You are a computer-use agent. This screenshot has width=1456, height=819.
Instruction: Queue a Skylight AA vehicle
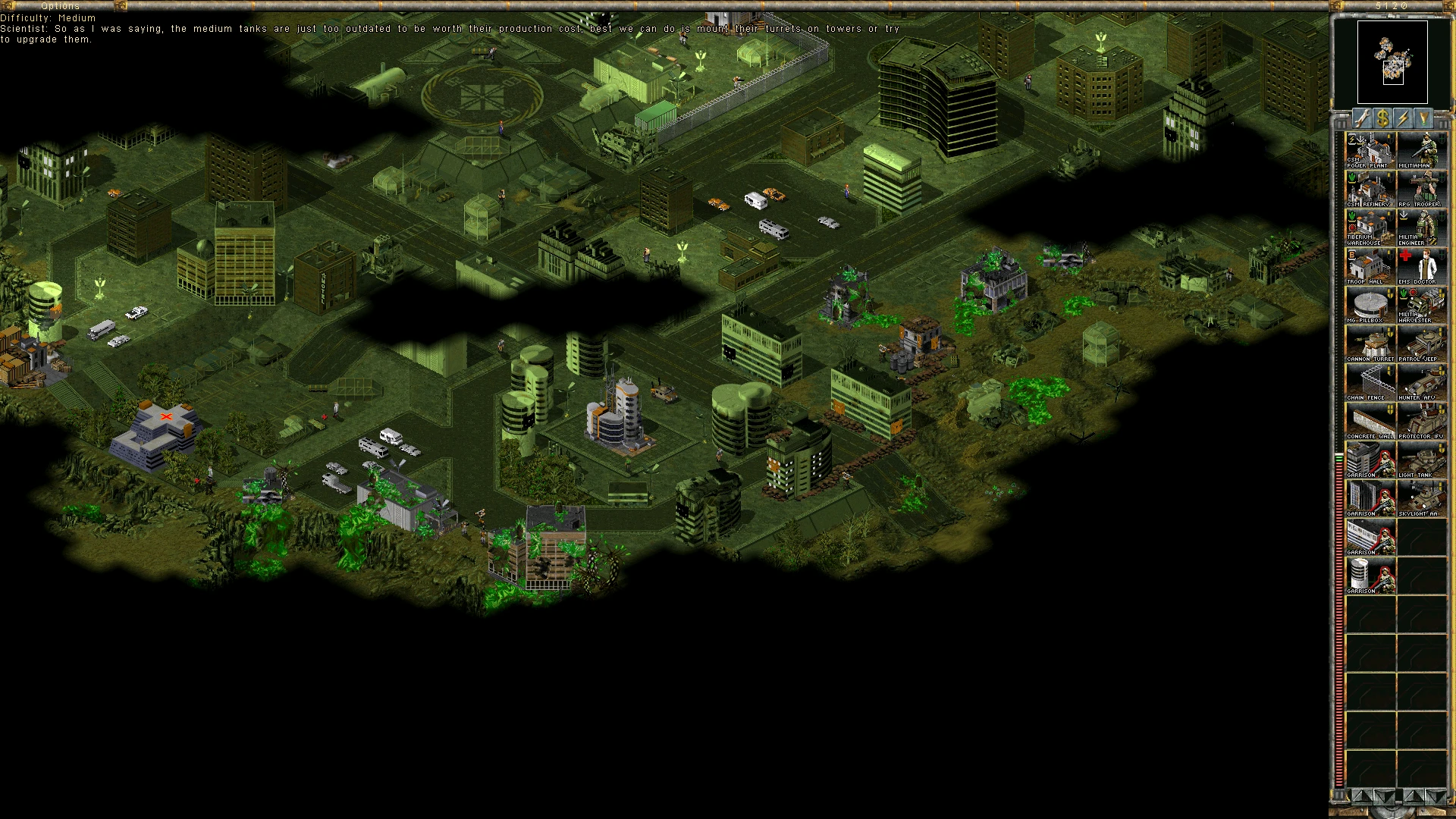tap(1422, 498)
